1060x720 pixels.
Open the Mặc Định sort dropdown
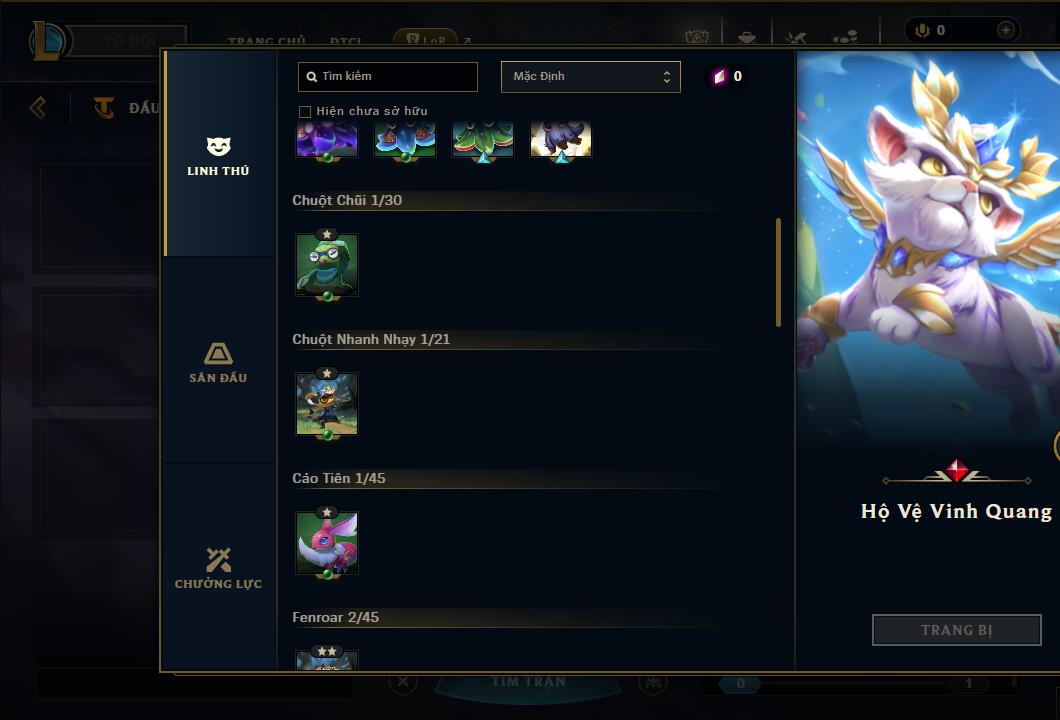pos(590,77)
